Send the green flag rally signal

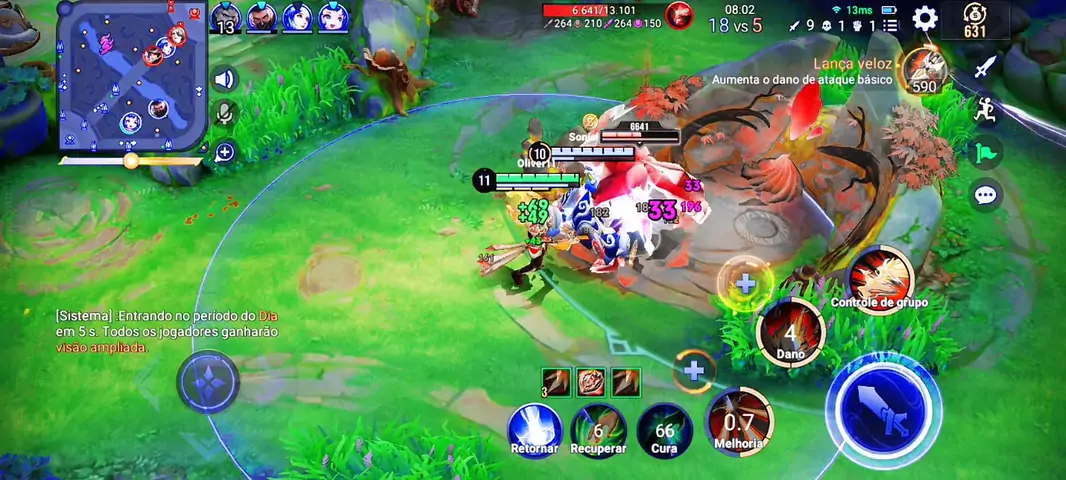pyautogui.click(x=986, y=152)
